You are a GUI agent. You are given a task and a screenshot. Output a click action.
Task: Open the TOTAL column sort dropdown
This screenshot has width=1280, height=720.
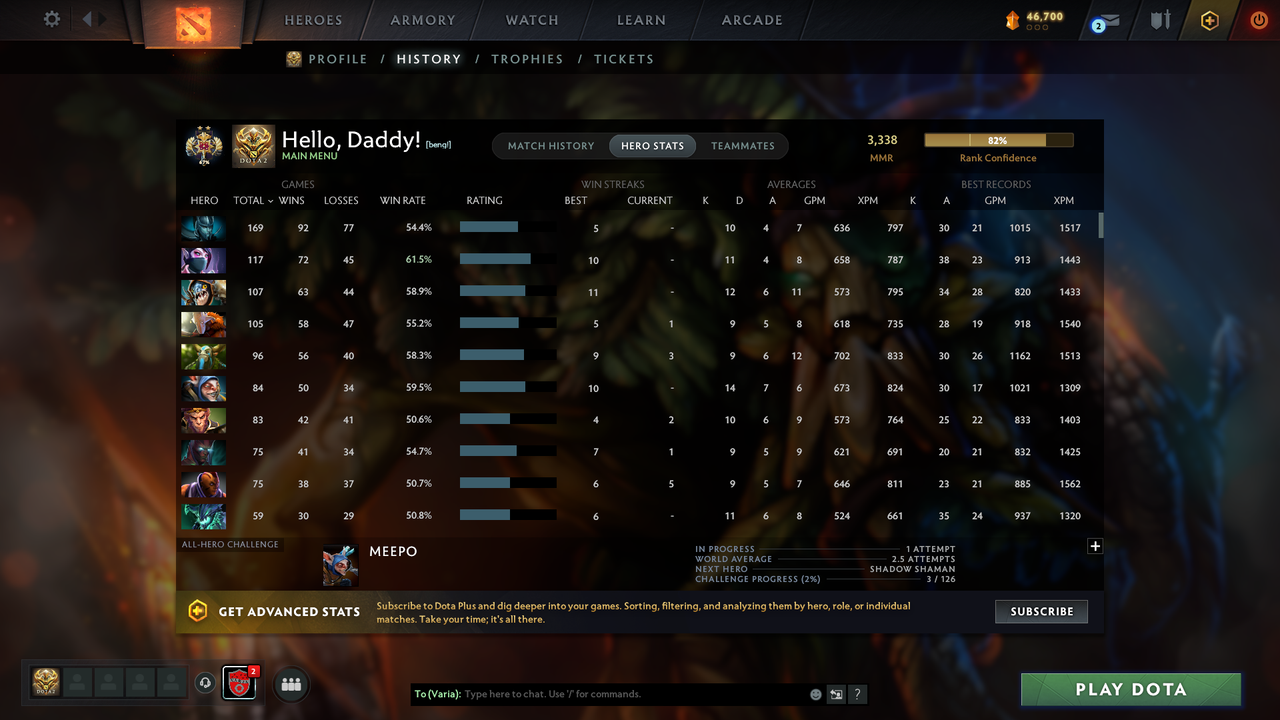(x=253, y=200)
